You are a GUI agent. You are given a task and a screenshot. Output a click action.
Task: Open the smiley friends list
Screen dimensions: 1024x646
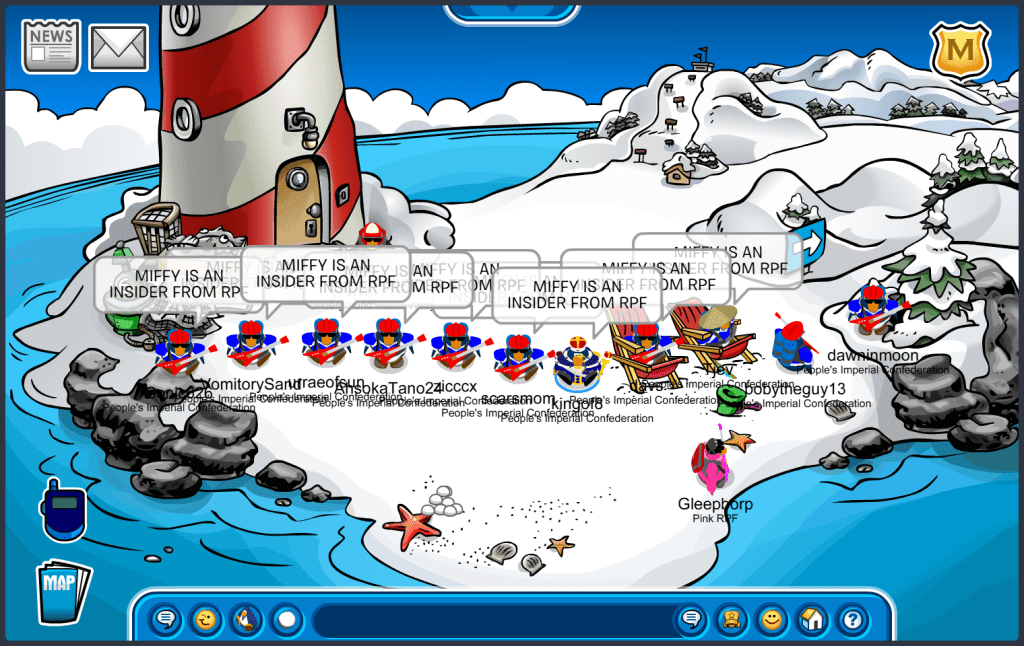[x=771, y=620]
